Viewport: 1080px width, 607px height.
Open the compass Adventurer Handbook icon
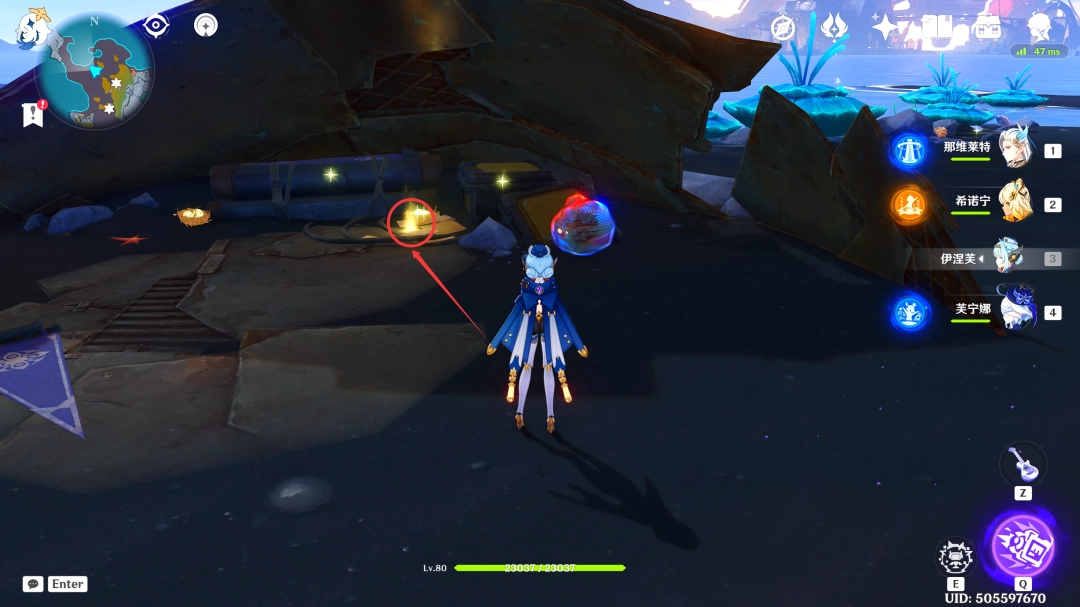pos(783,27)
